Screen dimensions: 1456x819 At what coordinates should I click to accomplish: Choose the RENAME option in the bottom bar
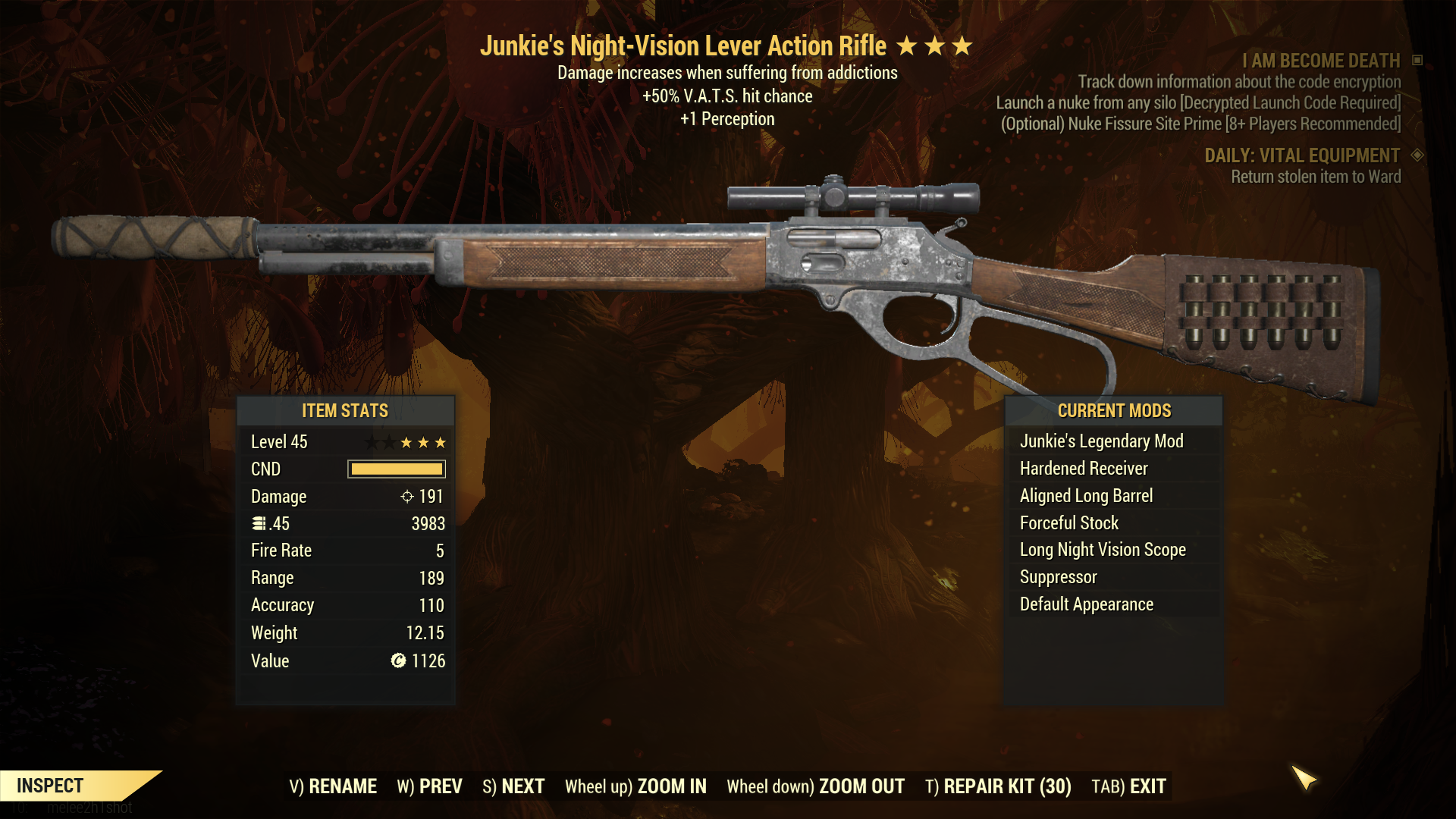333,786
